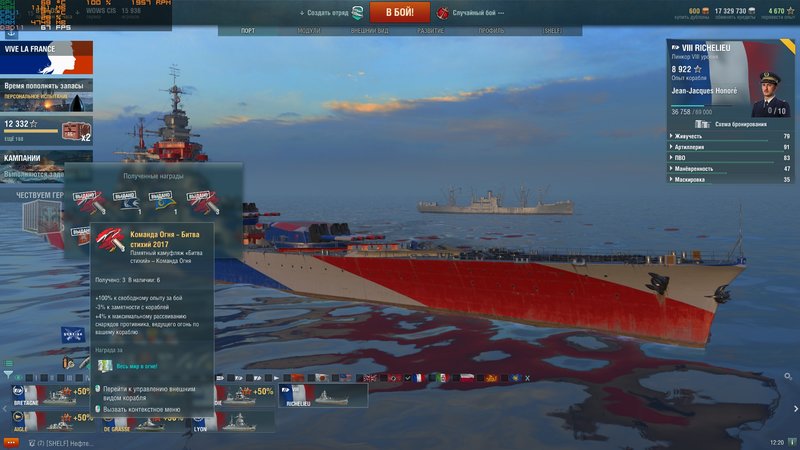Start battle with the В БОЙ! button
The height and width of the screenshot is (450, 800).
tap(399, 12)
